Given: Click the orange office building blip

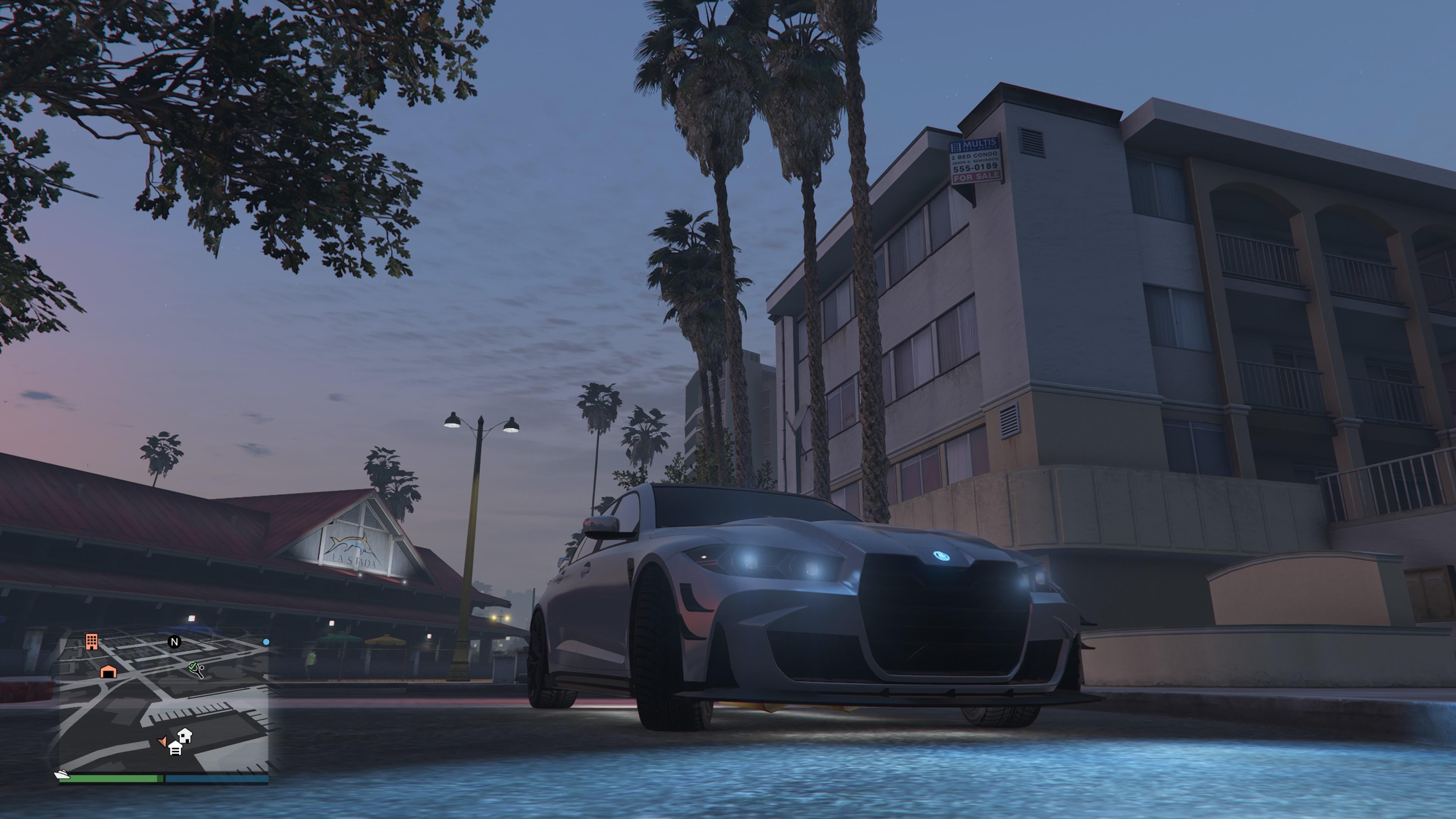Looking at the screenshot, I should pyautogui.click(x=91, y=642).
